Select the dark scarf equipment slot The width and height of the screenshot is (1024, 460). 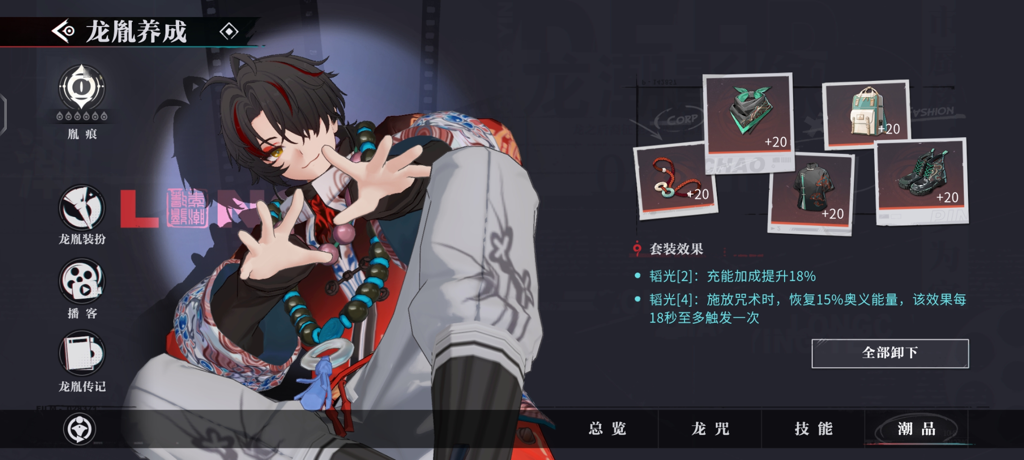tap(748, 112)
